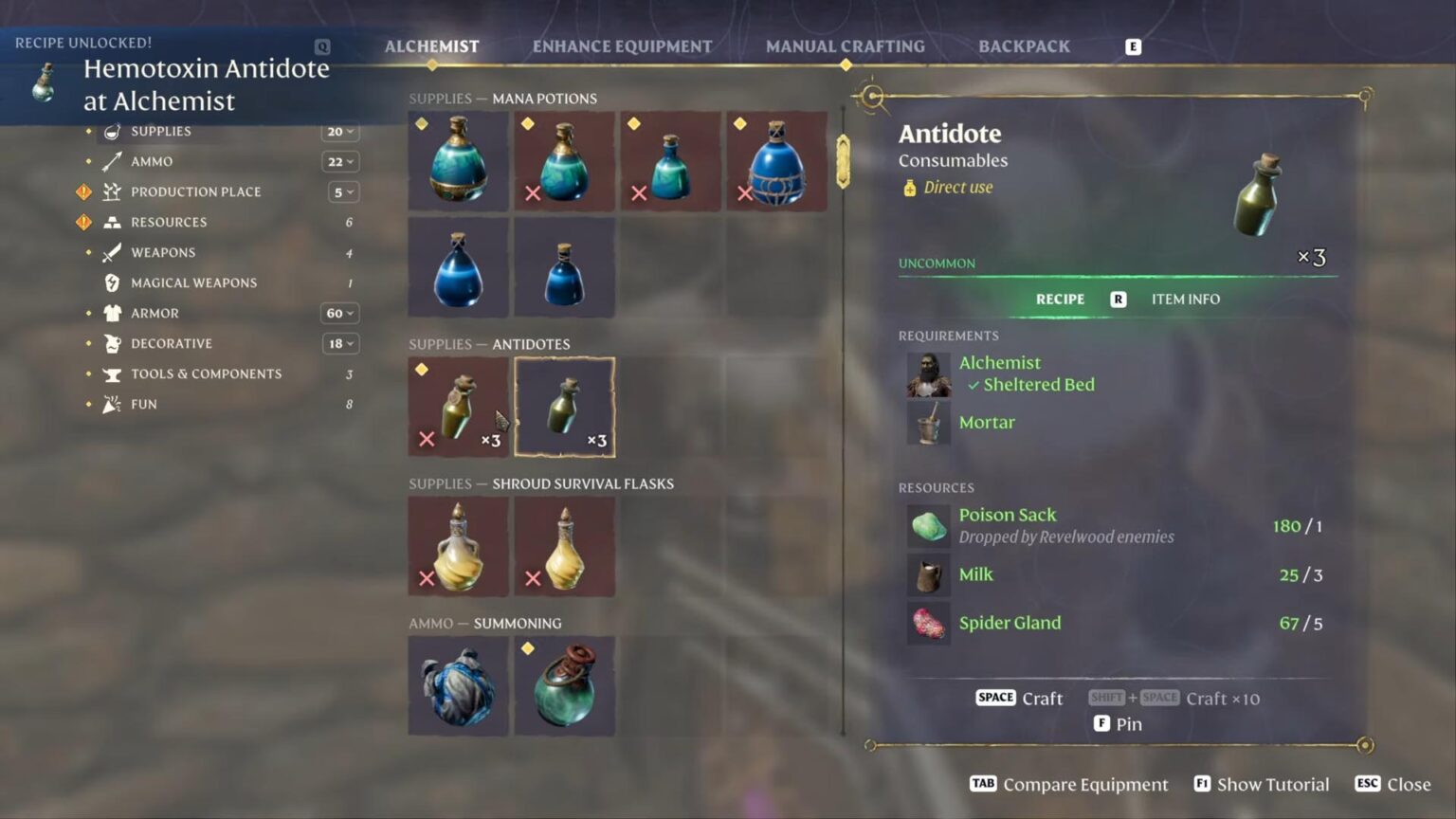Expand the Supplies count dropdown
The image size is (1456, 819).
[x=340, y=131]
